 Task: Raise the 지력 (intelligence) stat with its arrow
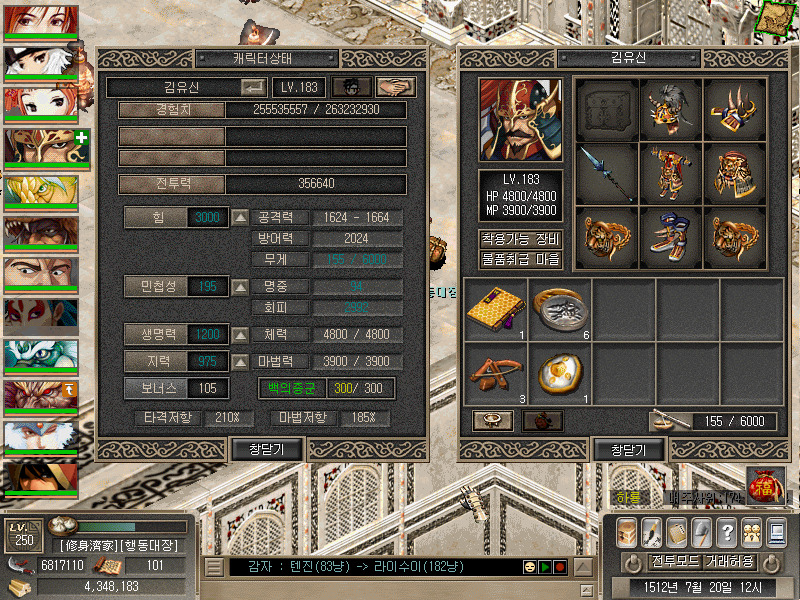click(241, 361)
